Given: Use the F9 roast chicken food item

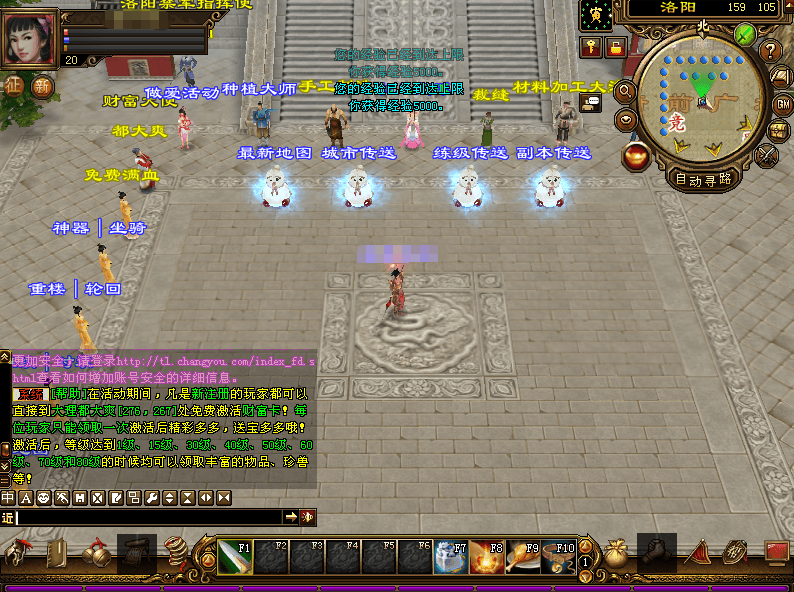Looking at the screenshot, I should click(524, 557).
